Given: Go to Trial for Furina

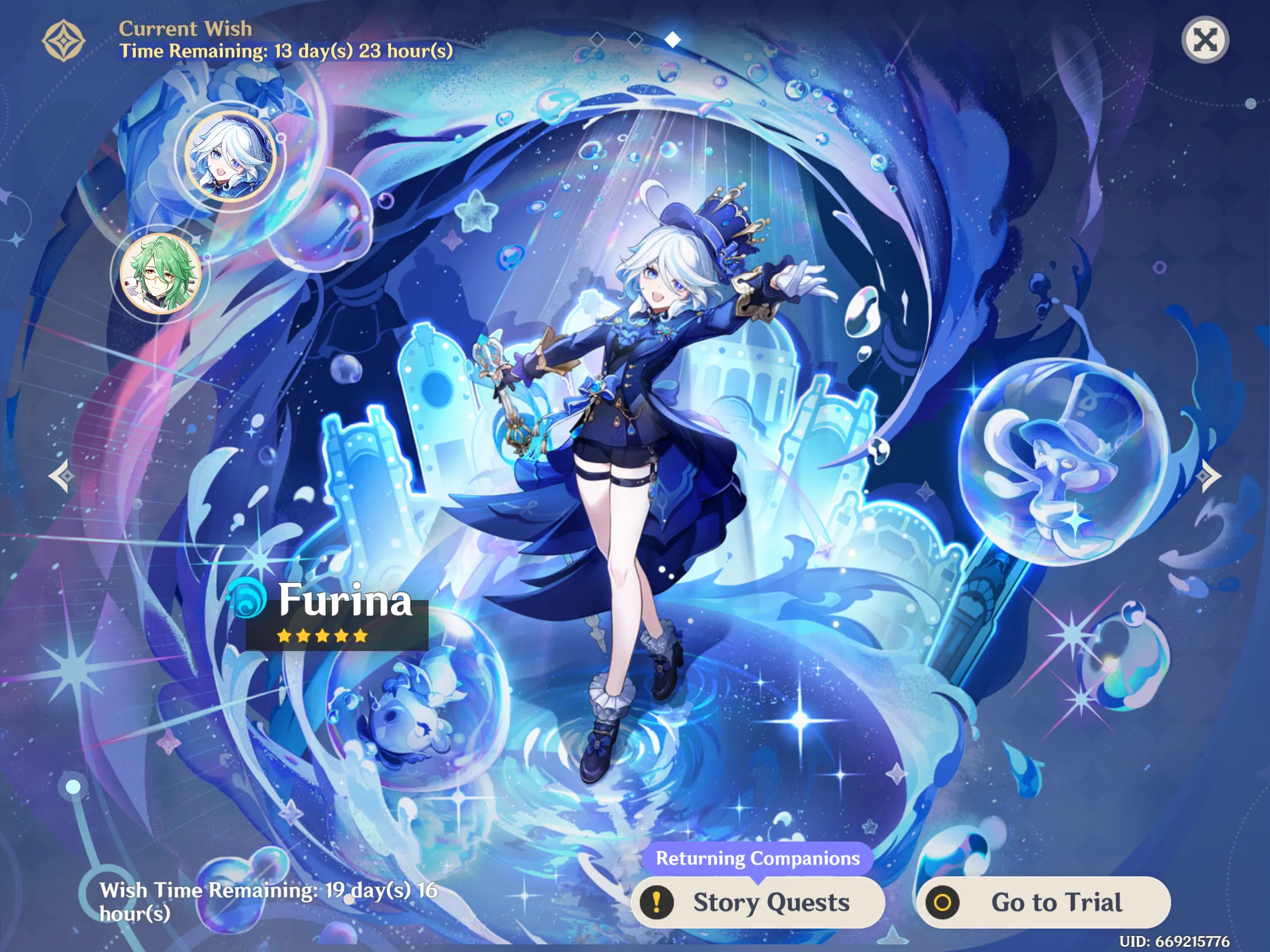Looking at the screenshot, I should (x=1055, y=903).
